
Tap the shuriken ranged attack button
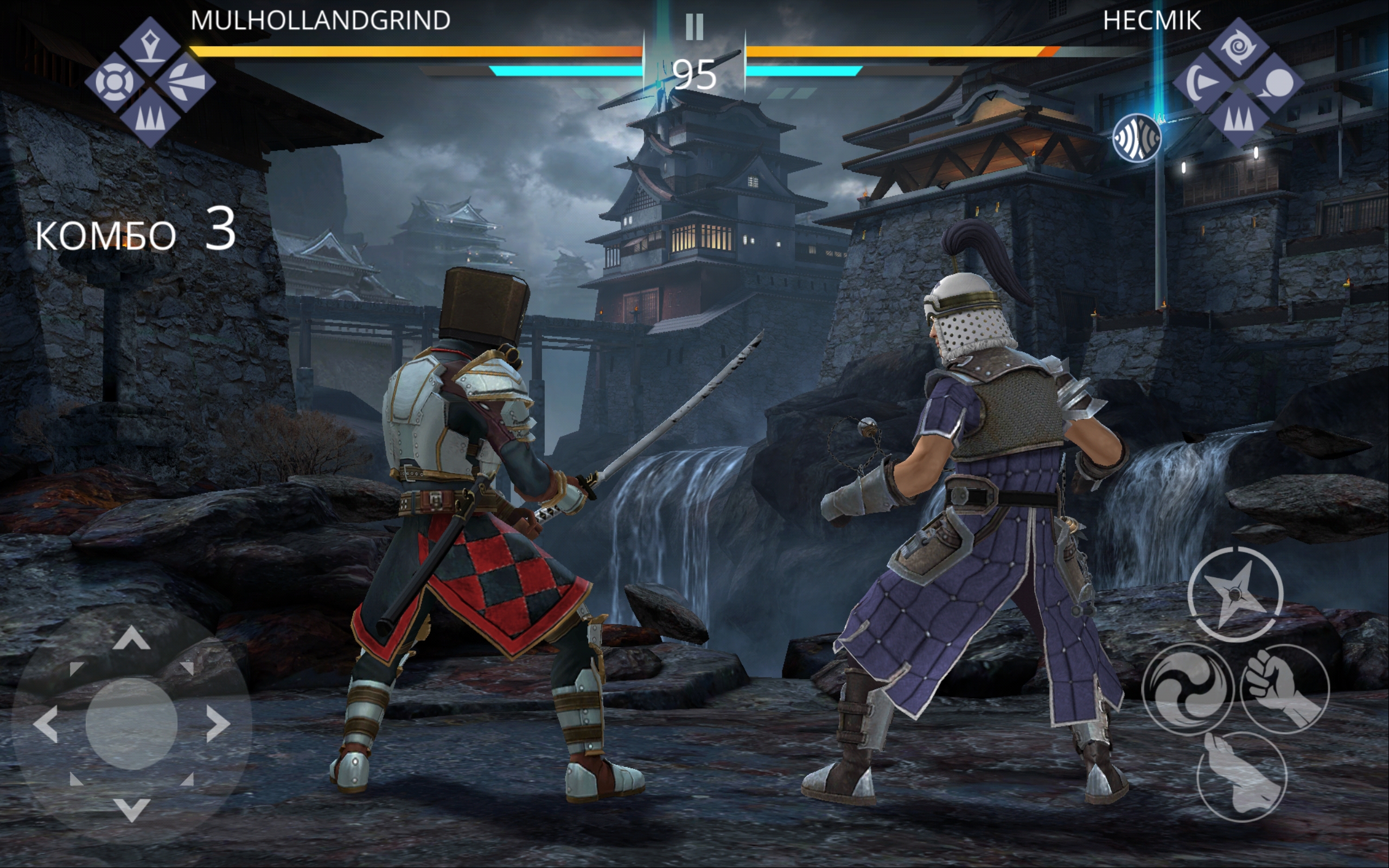pyautogui.click(x=1234, y=594)
